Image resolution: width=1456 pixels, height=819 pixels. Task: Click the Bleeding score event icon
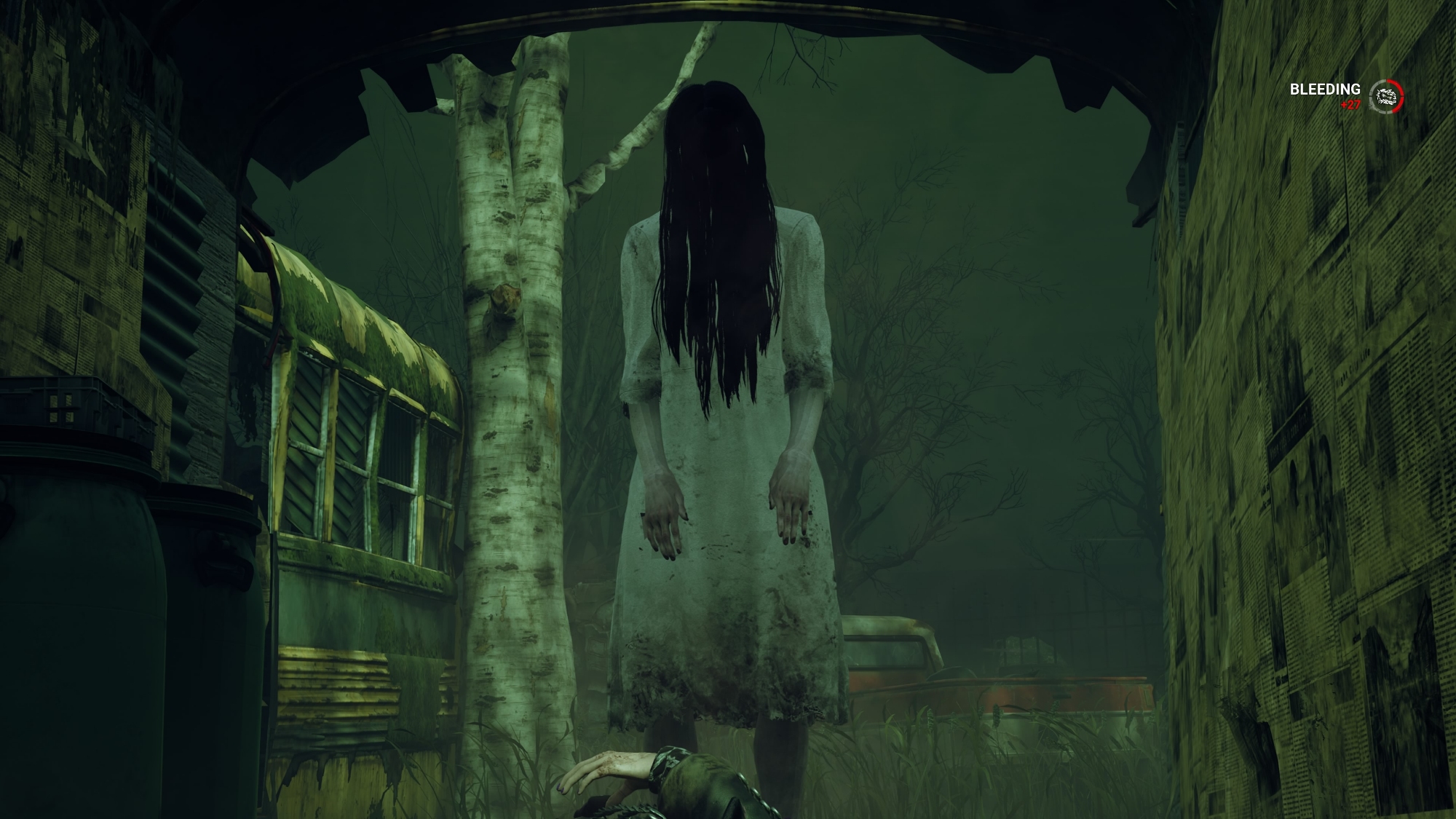(1386, 96)
